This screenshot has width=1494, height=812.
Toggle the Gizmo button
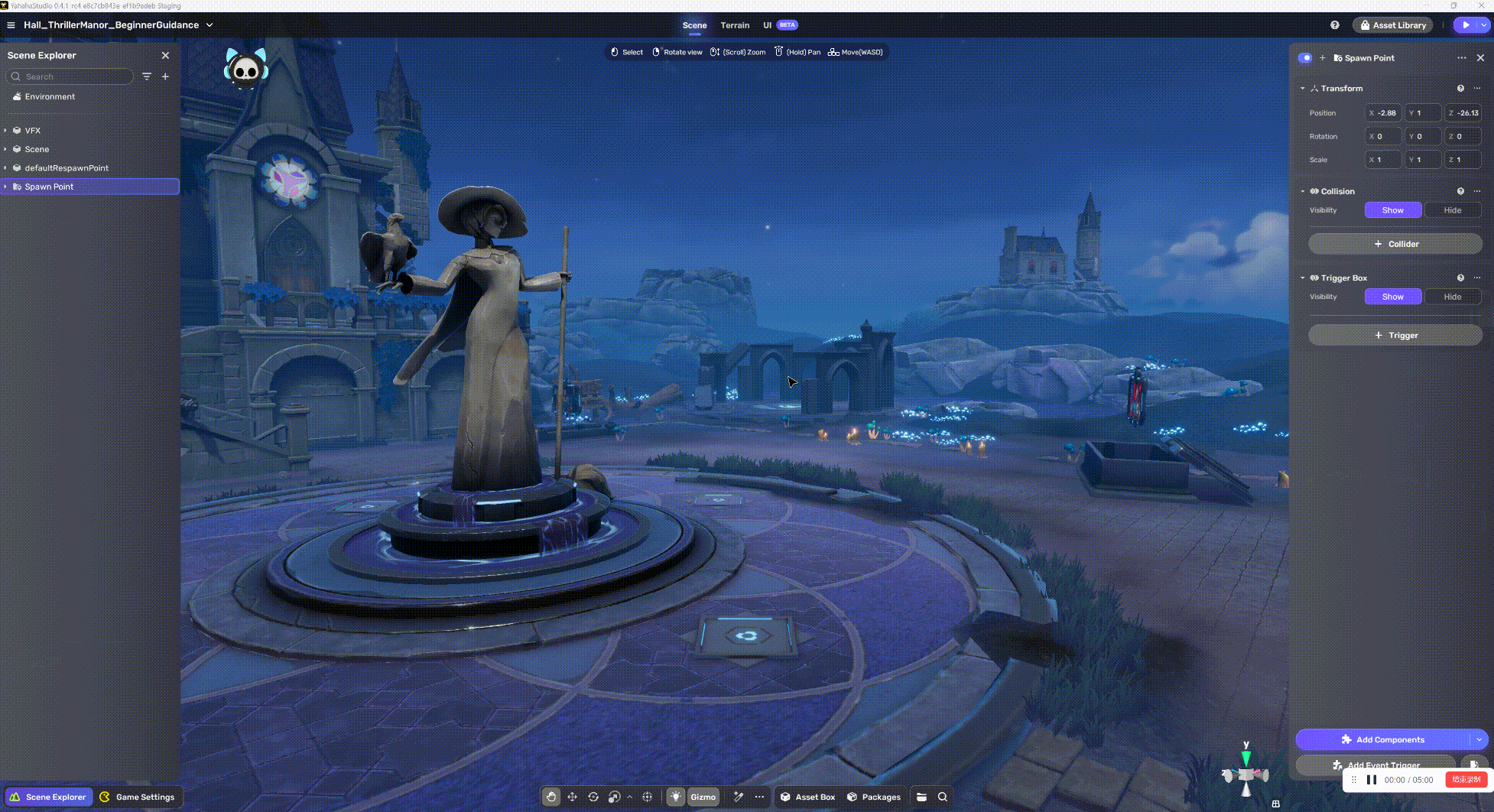pyautogui.click(x=703, y=797)
